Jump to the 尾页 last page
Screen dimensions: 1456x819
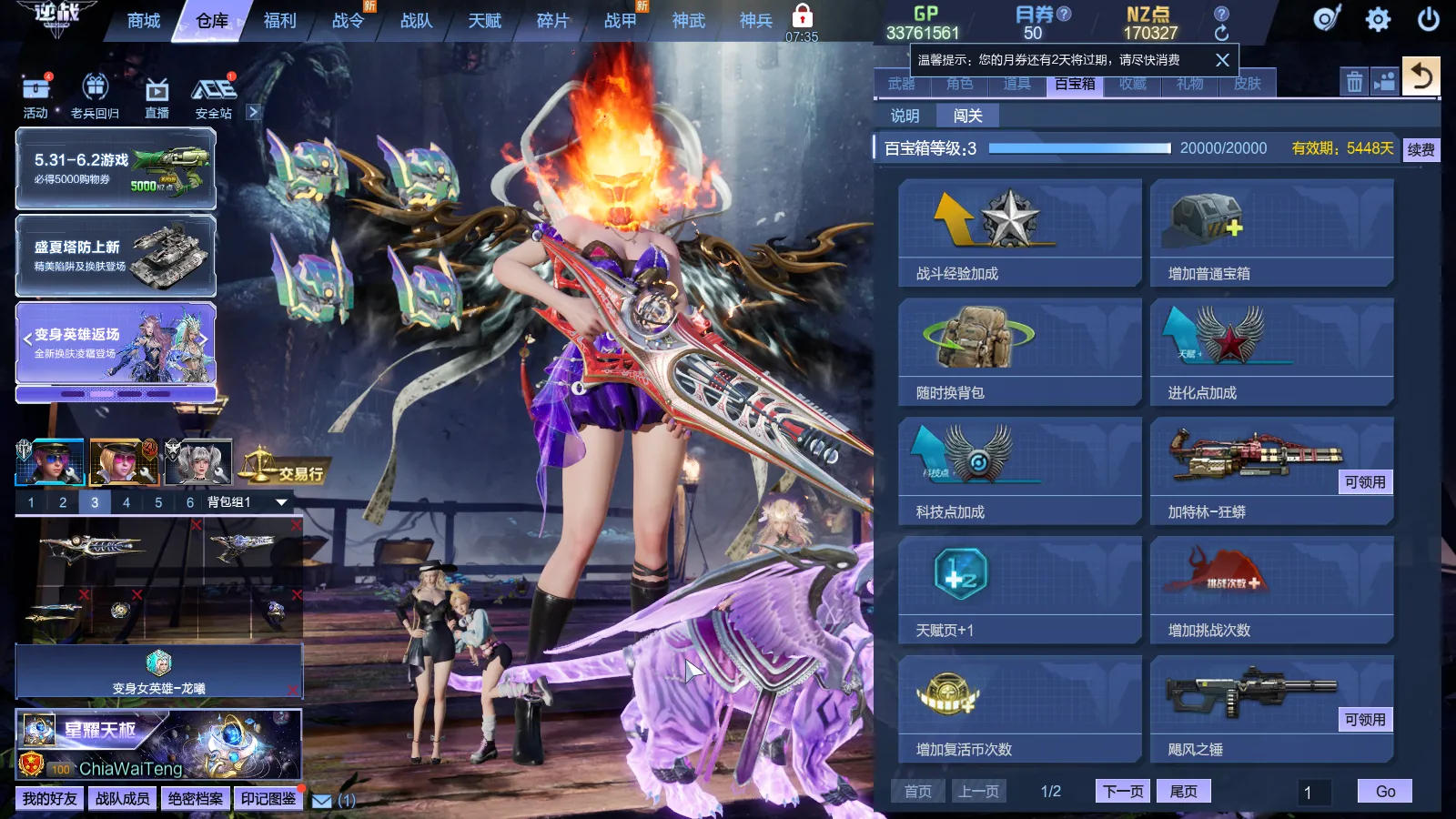point(1183,791)
